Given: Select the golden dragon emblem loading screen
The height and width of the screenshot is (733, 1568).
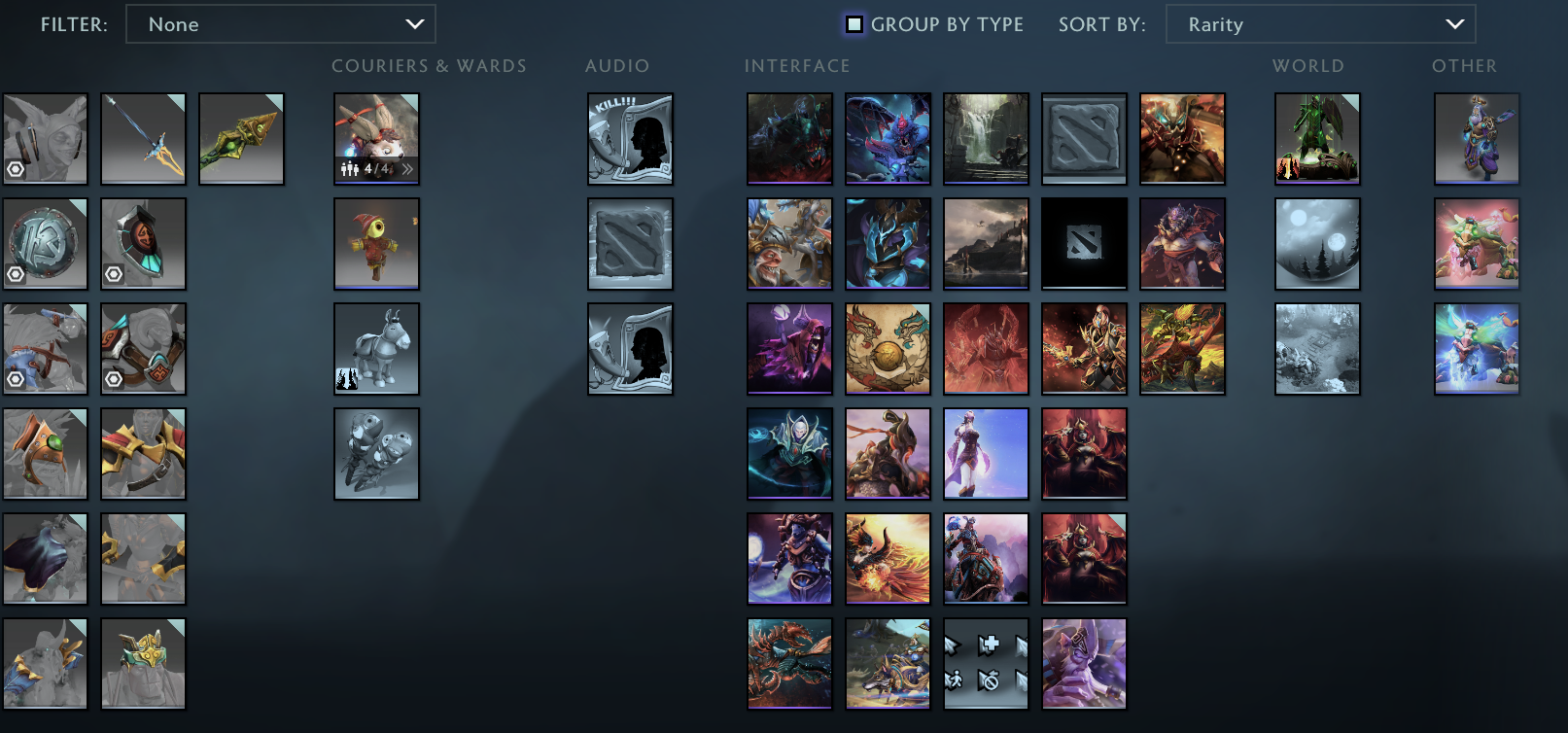Looking at the screenshot, I should click(888, 349).
